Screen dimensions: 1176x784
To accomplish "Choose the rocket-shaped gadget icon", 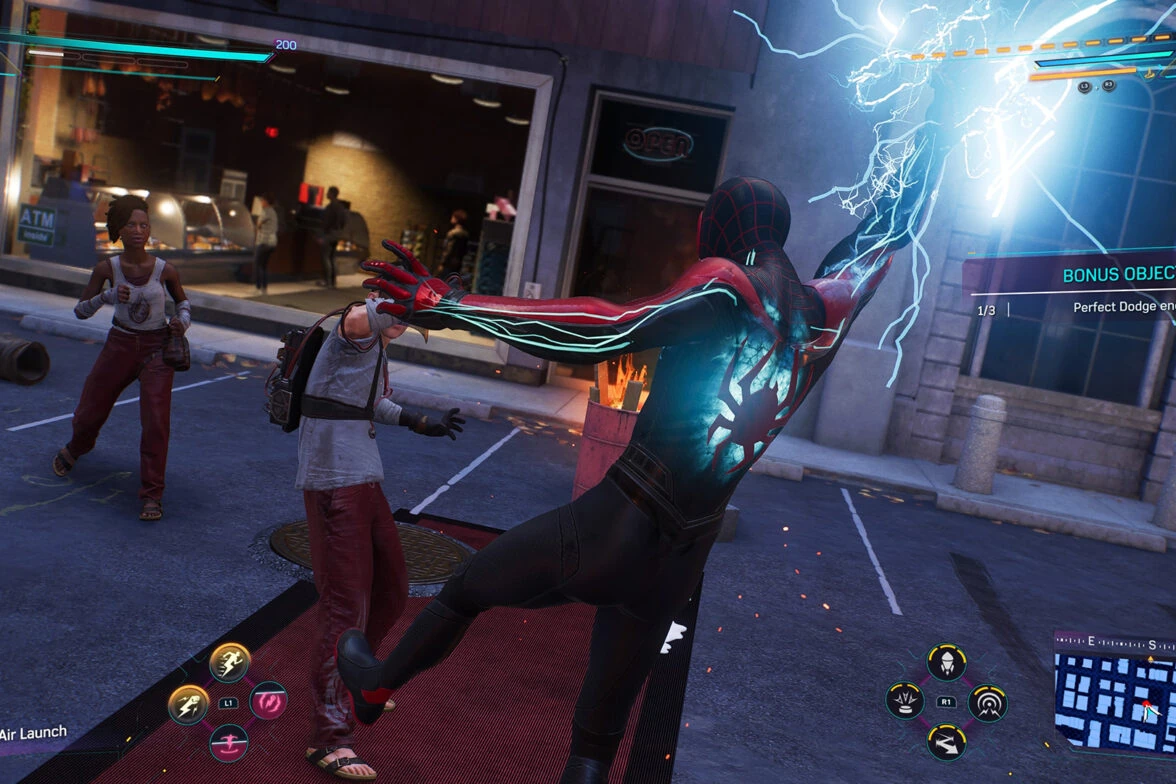I will (946, 662).
